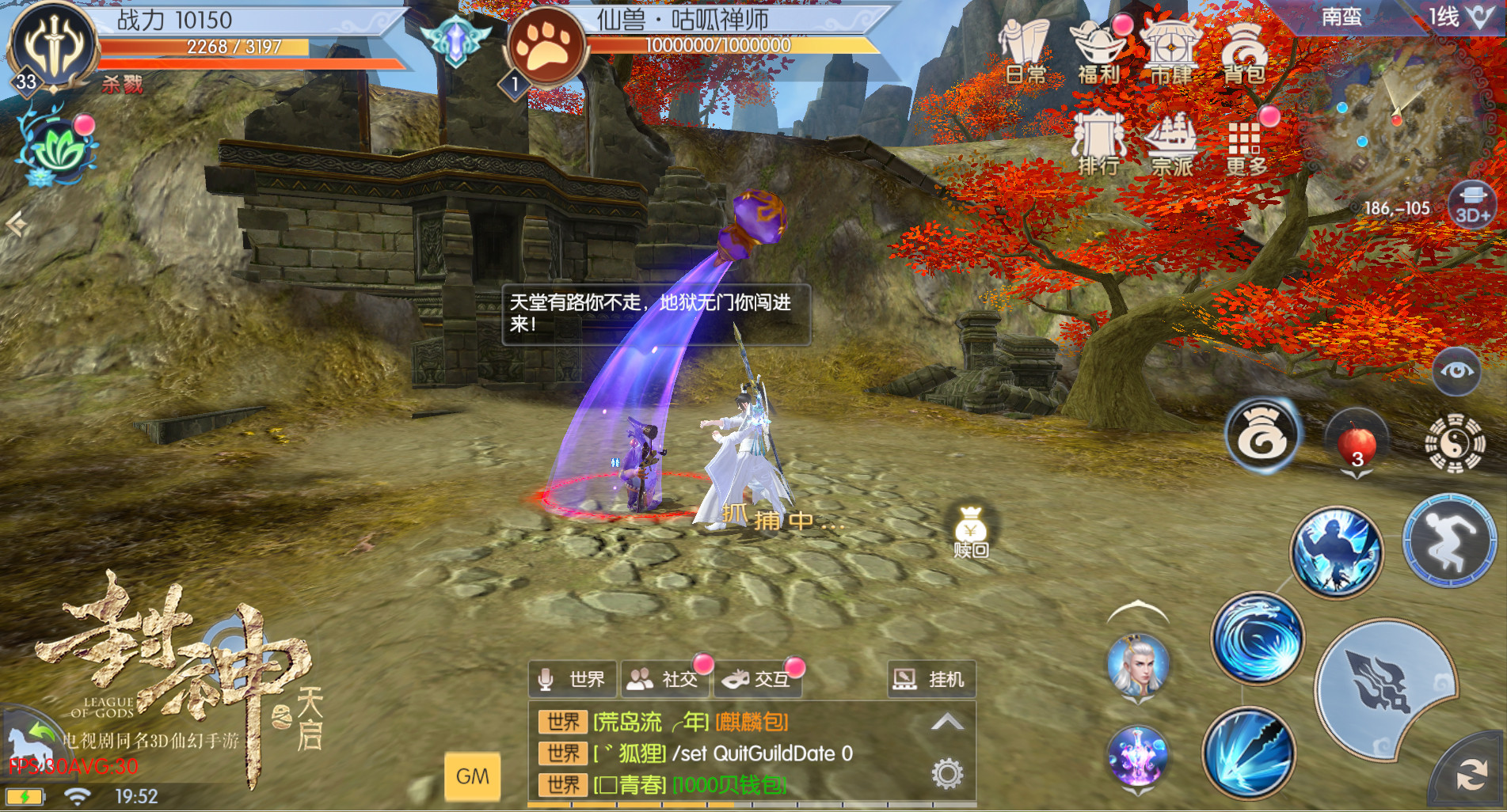Screen dimensions: 1507x812
Task: Toggle the eye visibility button
Action: click(1456, 370)
